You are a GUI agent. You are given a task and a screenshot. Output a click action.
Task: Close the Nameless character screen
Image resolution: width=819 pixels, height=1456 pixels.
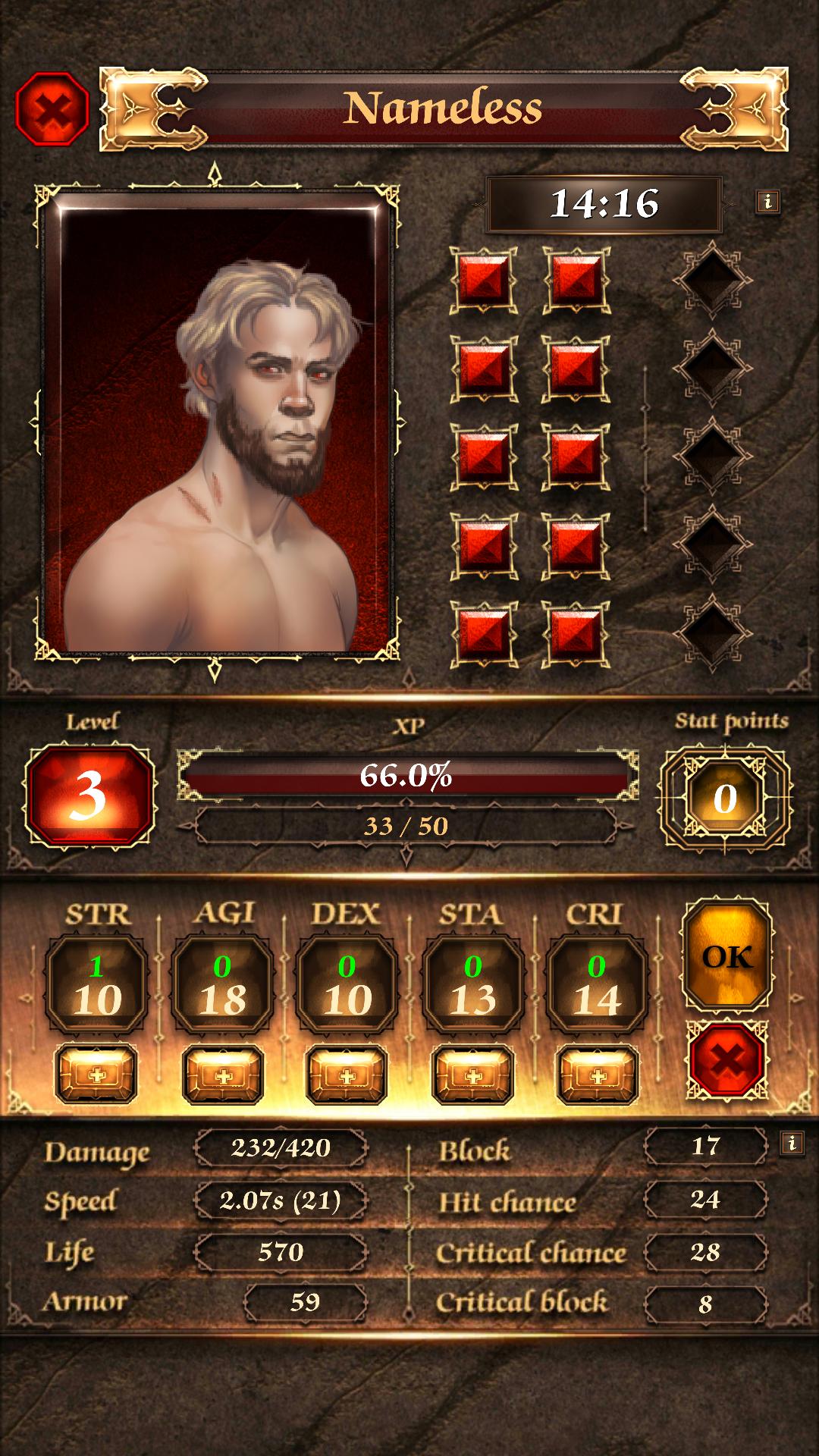(52, 108)
